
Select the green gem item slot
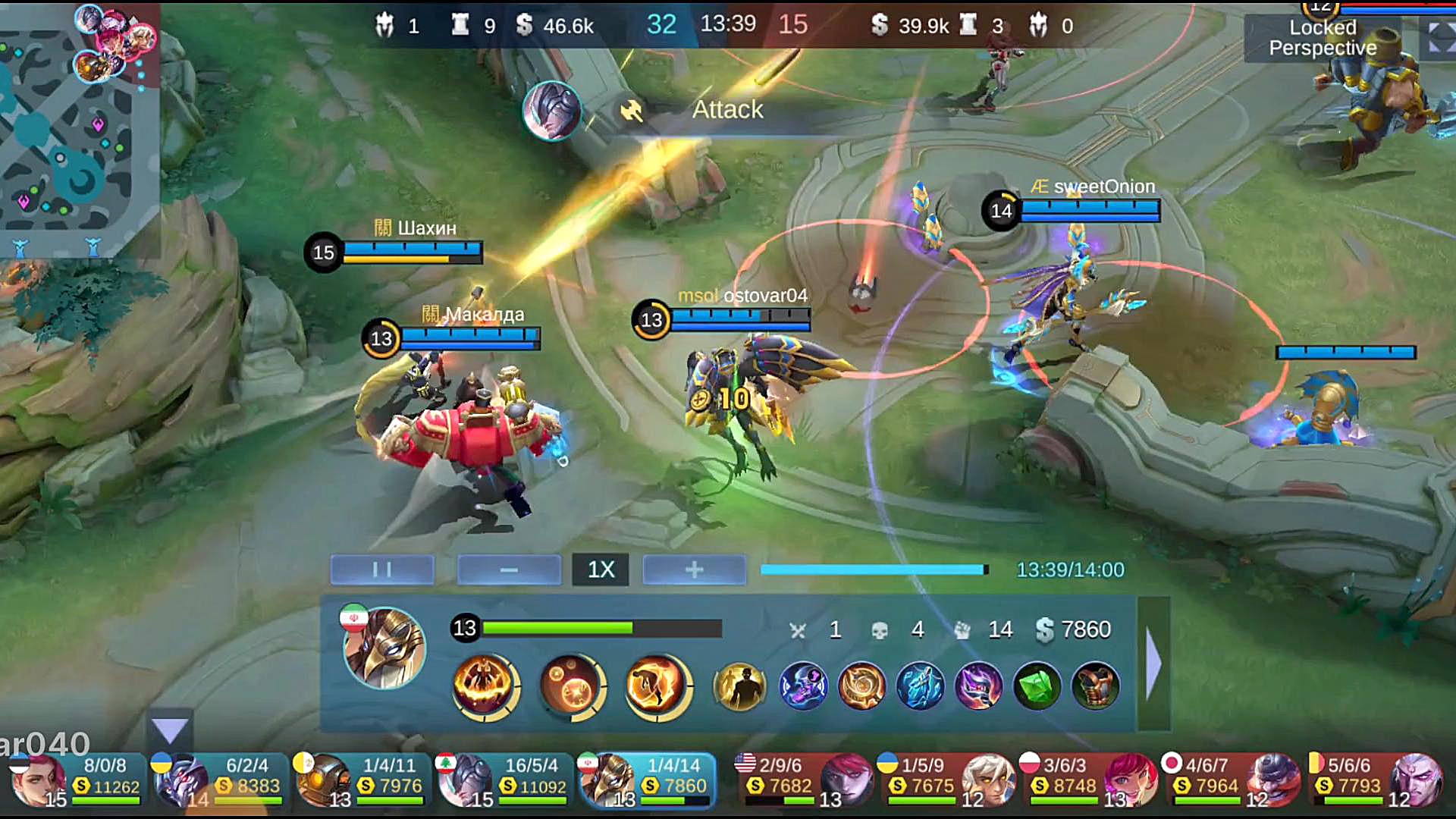click(1037, 687)
